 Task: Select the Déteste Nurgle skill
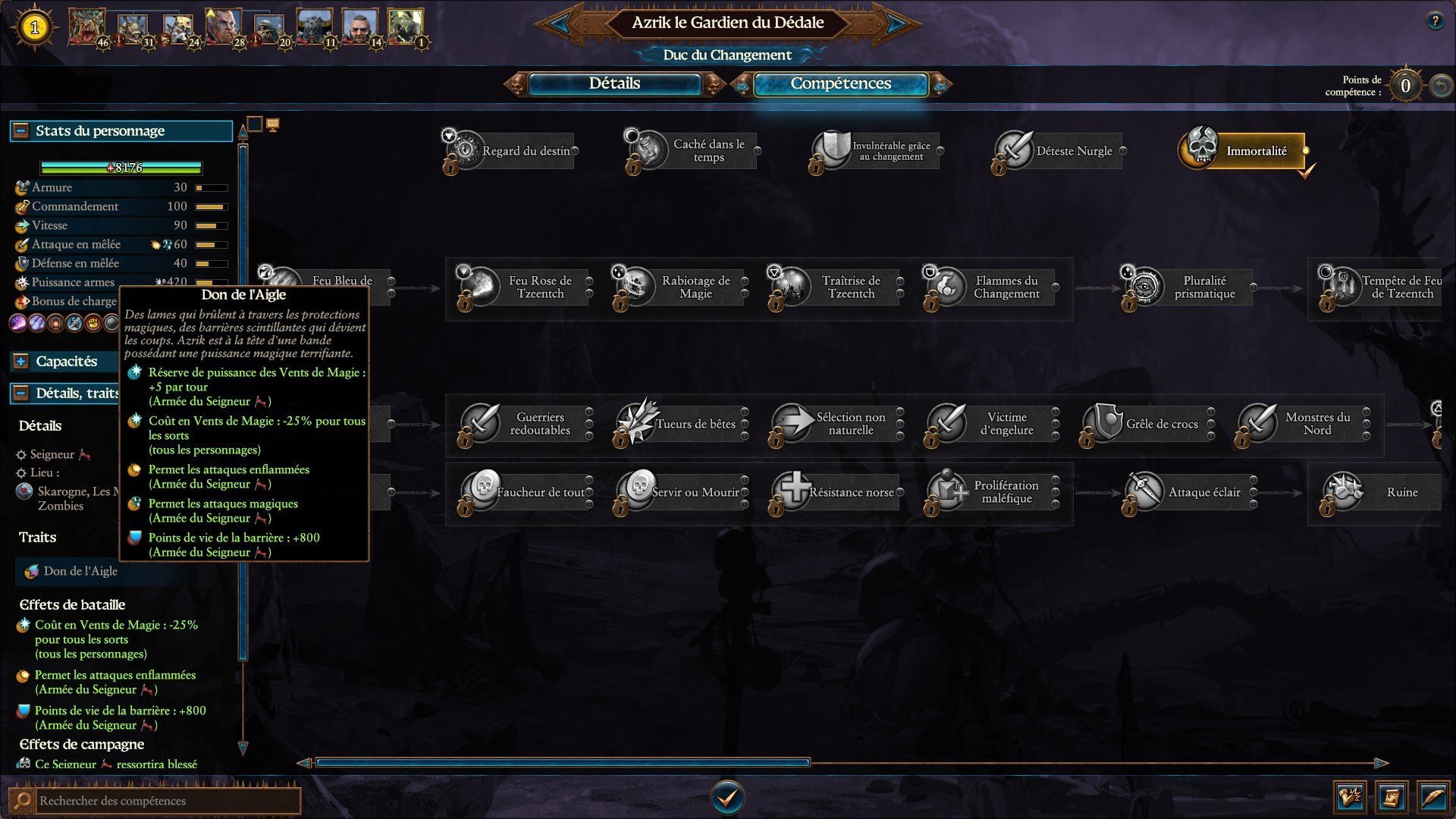tap(1059, 151)
